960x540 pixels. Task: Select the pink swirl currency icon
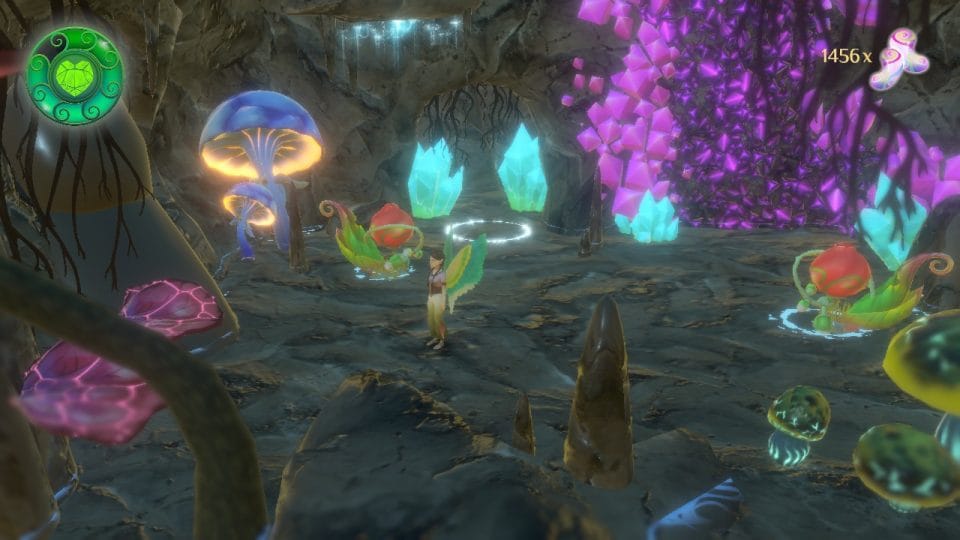click(896, 60)
